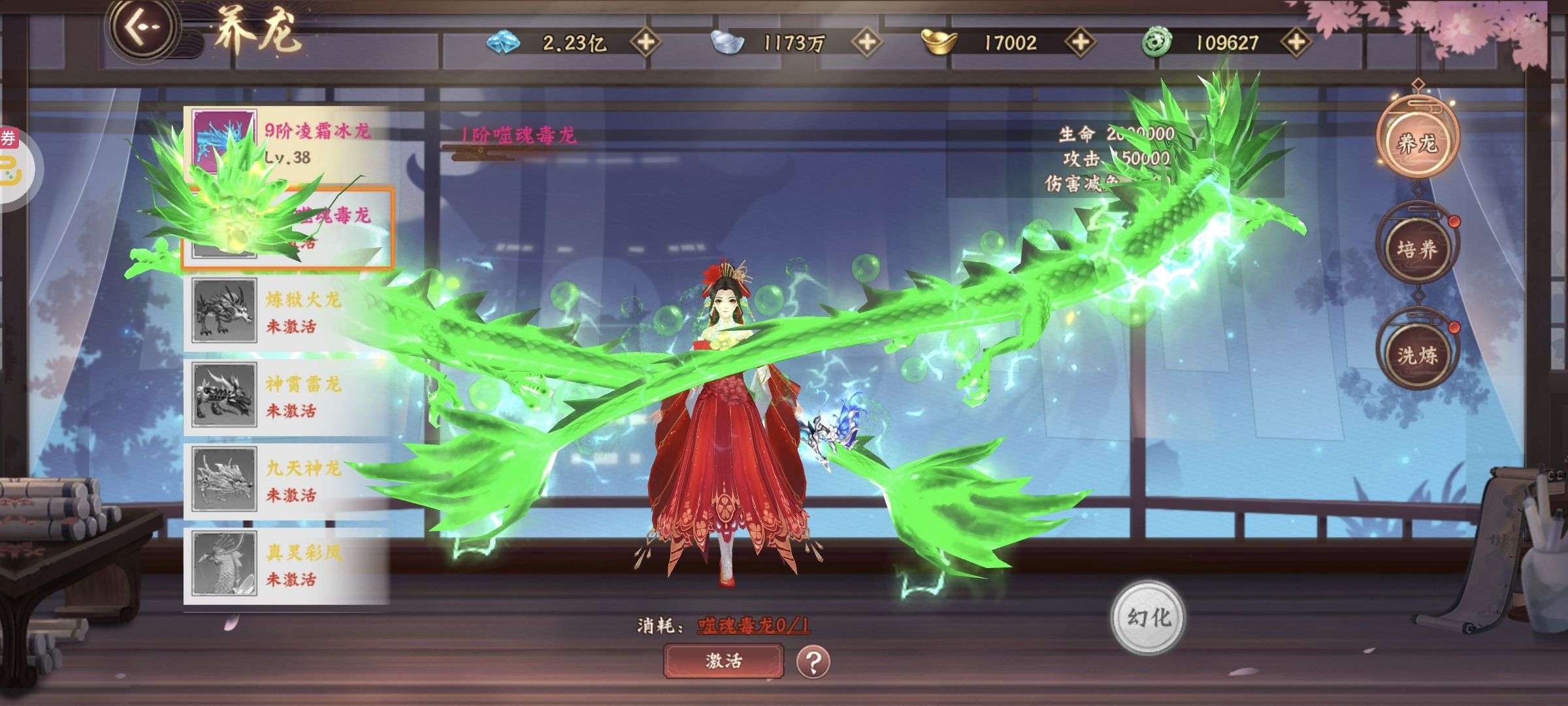Open the 培养 tab

click(x=1417, y=249)
